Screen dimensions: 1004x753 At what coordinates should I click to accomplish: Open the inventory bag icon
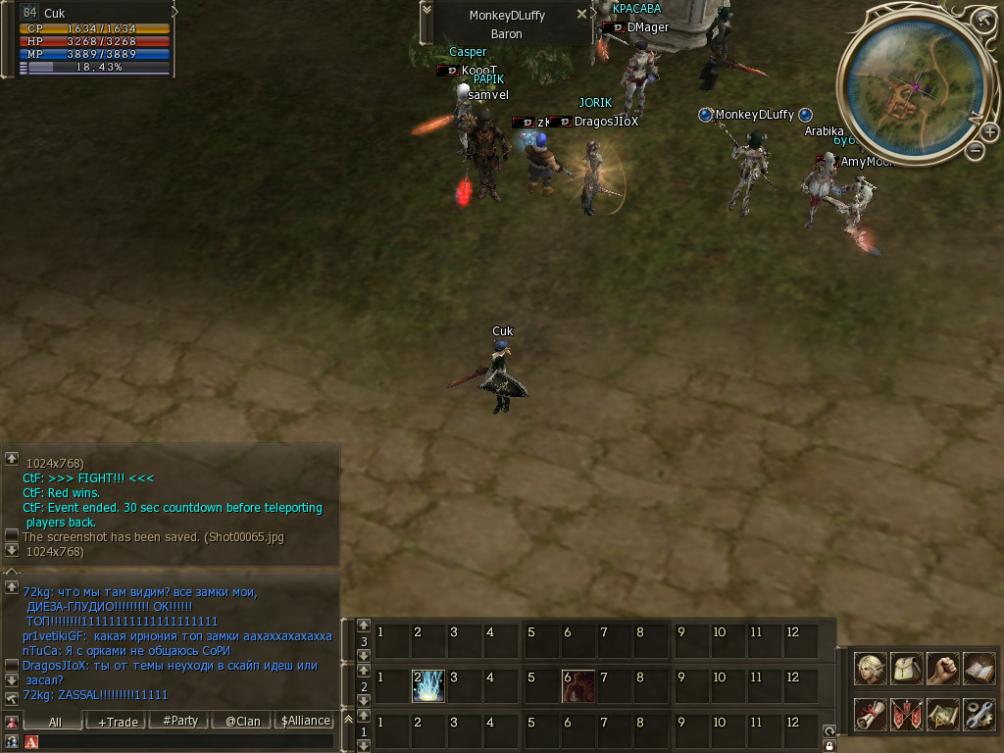(x=906, y=670)
